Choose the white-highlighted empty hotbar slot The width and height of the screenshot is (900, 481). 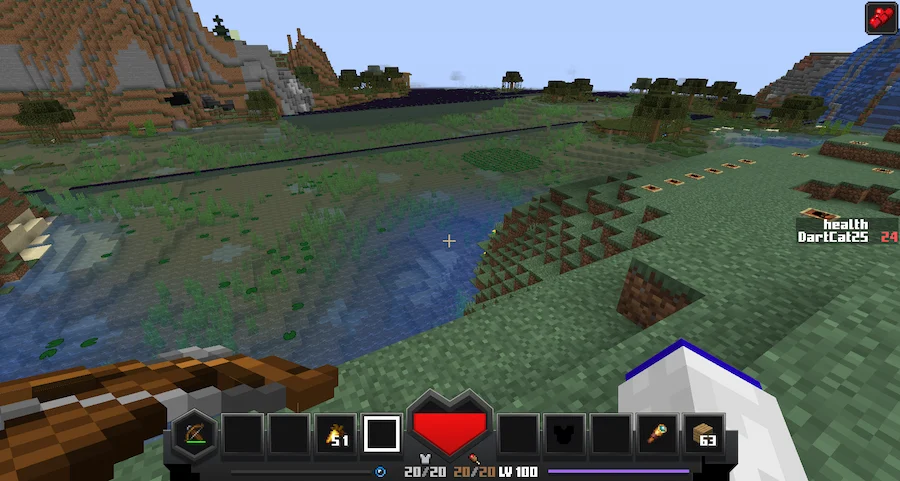click(381, 434)
